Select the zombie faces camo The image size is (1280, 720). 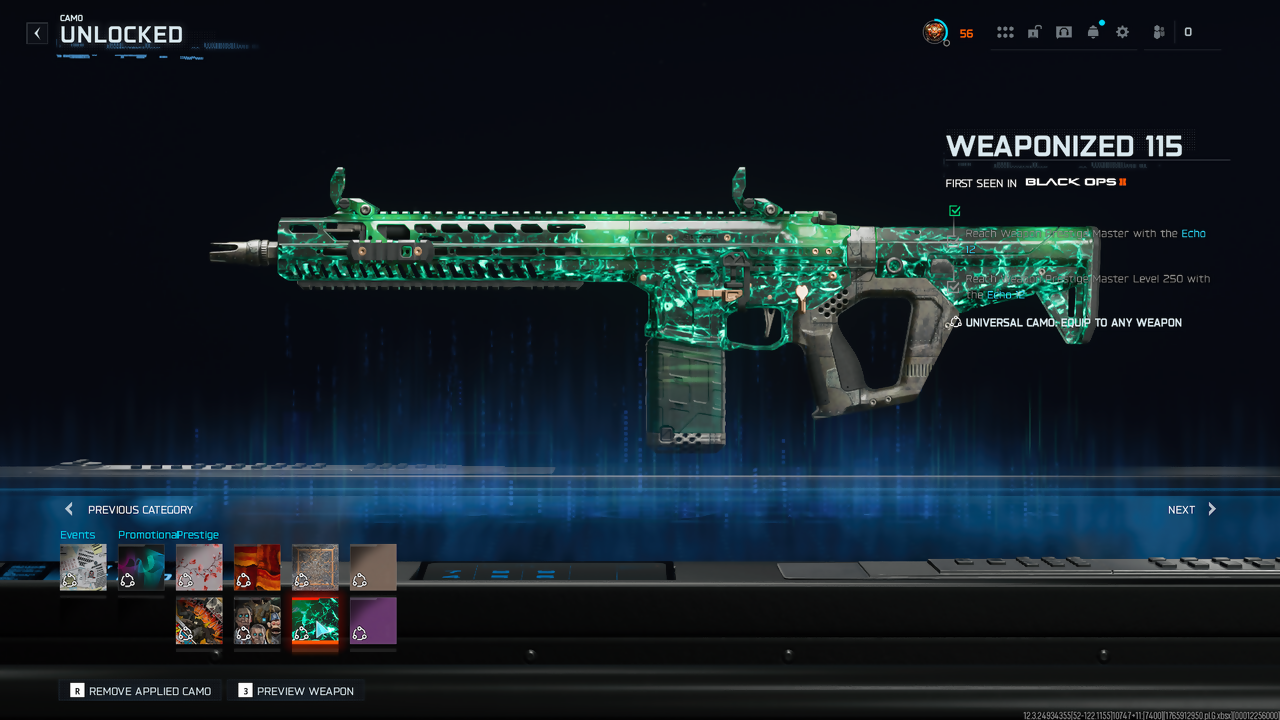click(257, 621)
